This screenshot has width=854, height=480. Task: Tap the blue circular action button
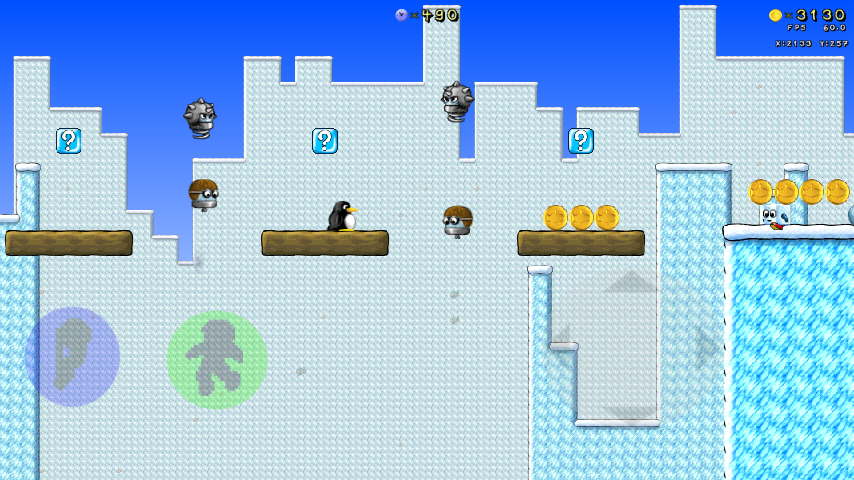(72, 357)
